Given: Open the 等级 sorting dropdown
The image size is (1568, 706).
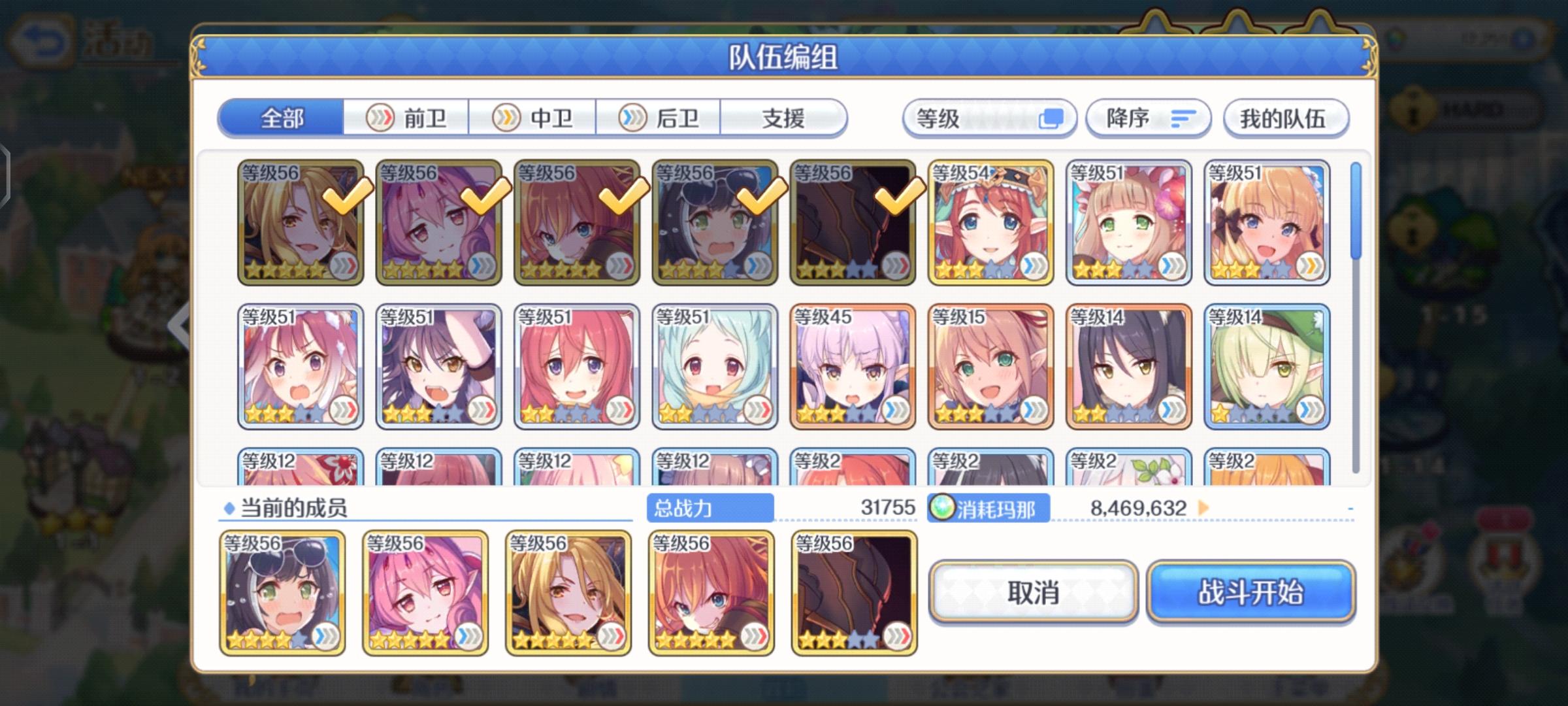Looking at the screenshot, I should pos(987,118).
